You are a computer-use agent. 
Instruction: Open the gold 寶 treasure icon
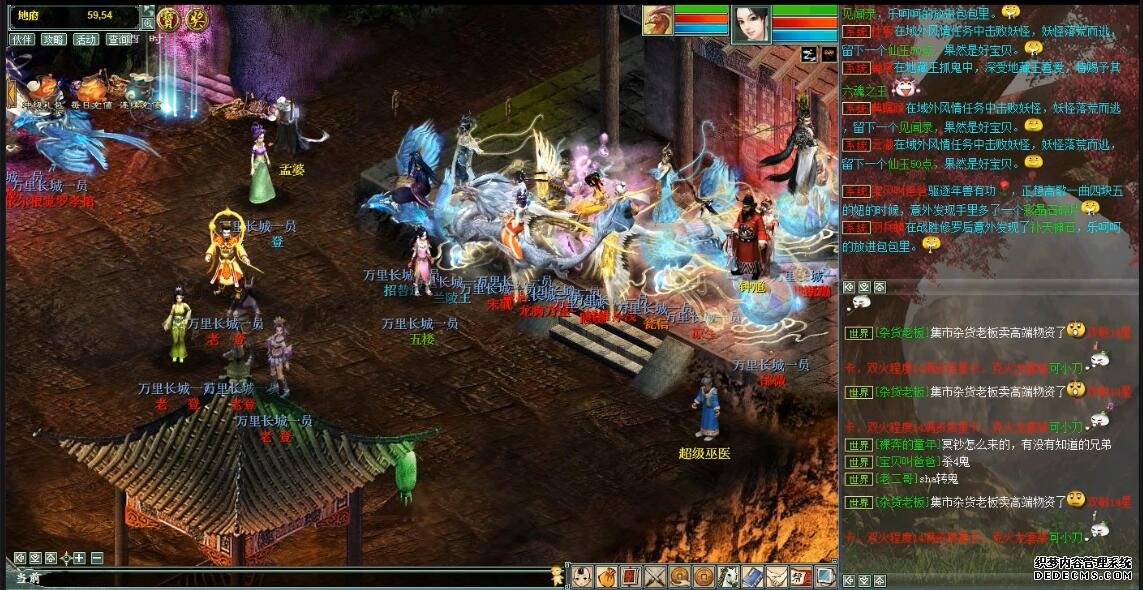169,19
